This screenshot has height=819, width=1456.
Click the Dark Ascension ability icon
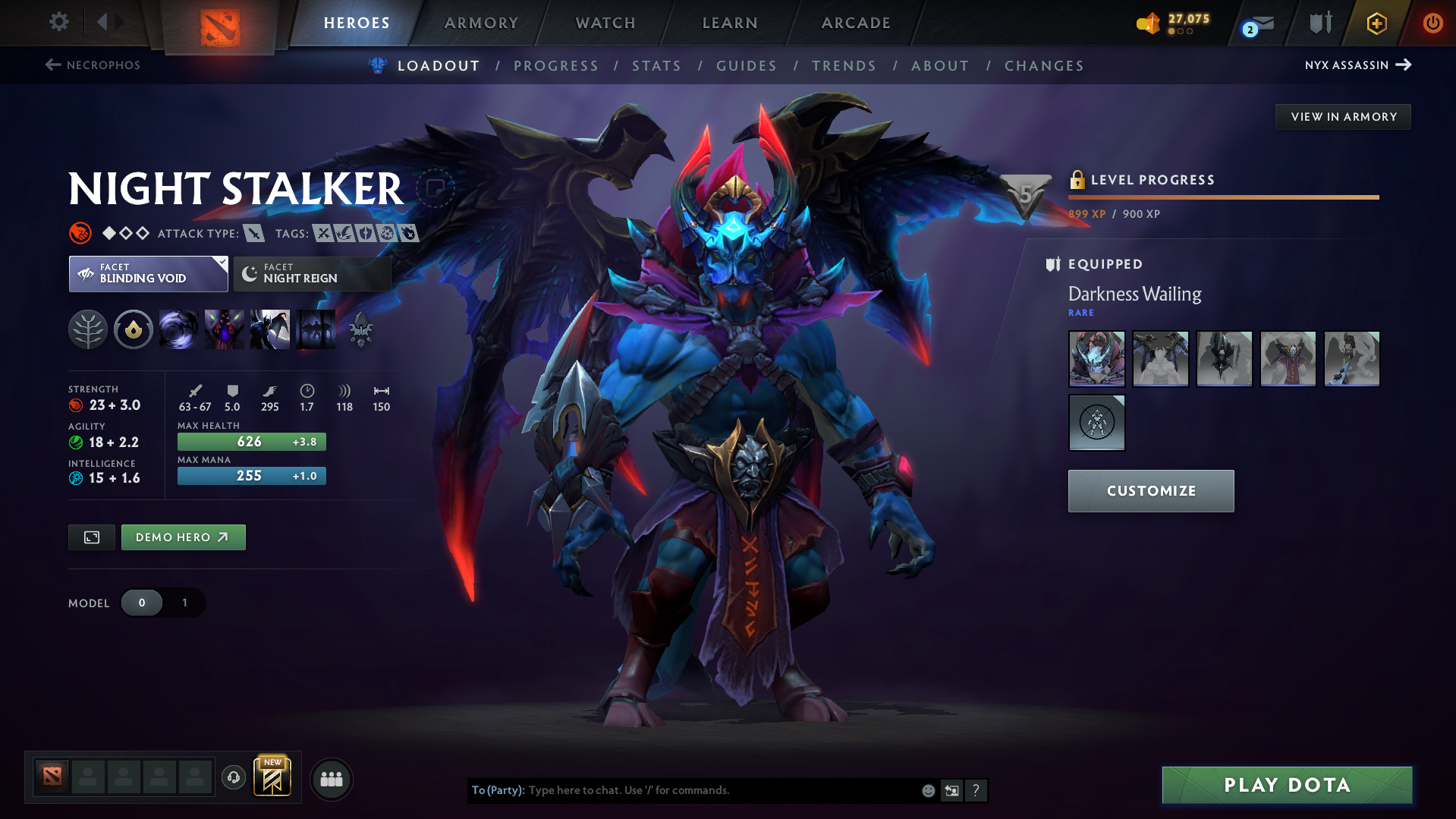point(316,329)
